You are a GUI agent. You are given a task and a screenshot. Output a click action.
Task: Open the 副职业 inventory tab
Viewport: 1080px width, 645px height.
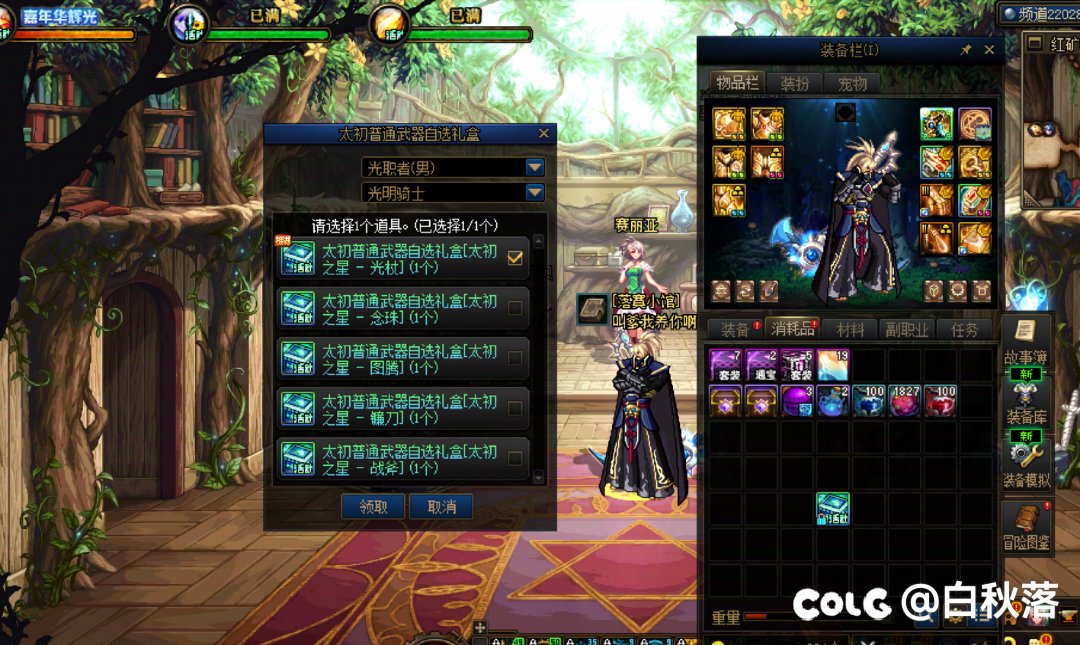pos(907,330)
